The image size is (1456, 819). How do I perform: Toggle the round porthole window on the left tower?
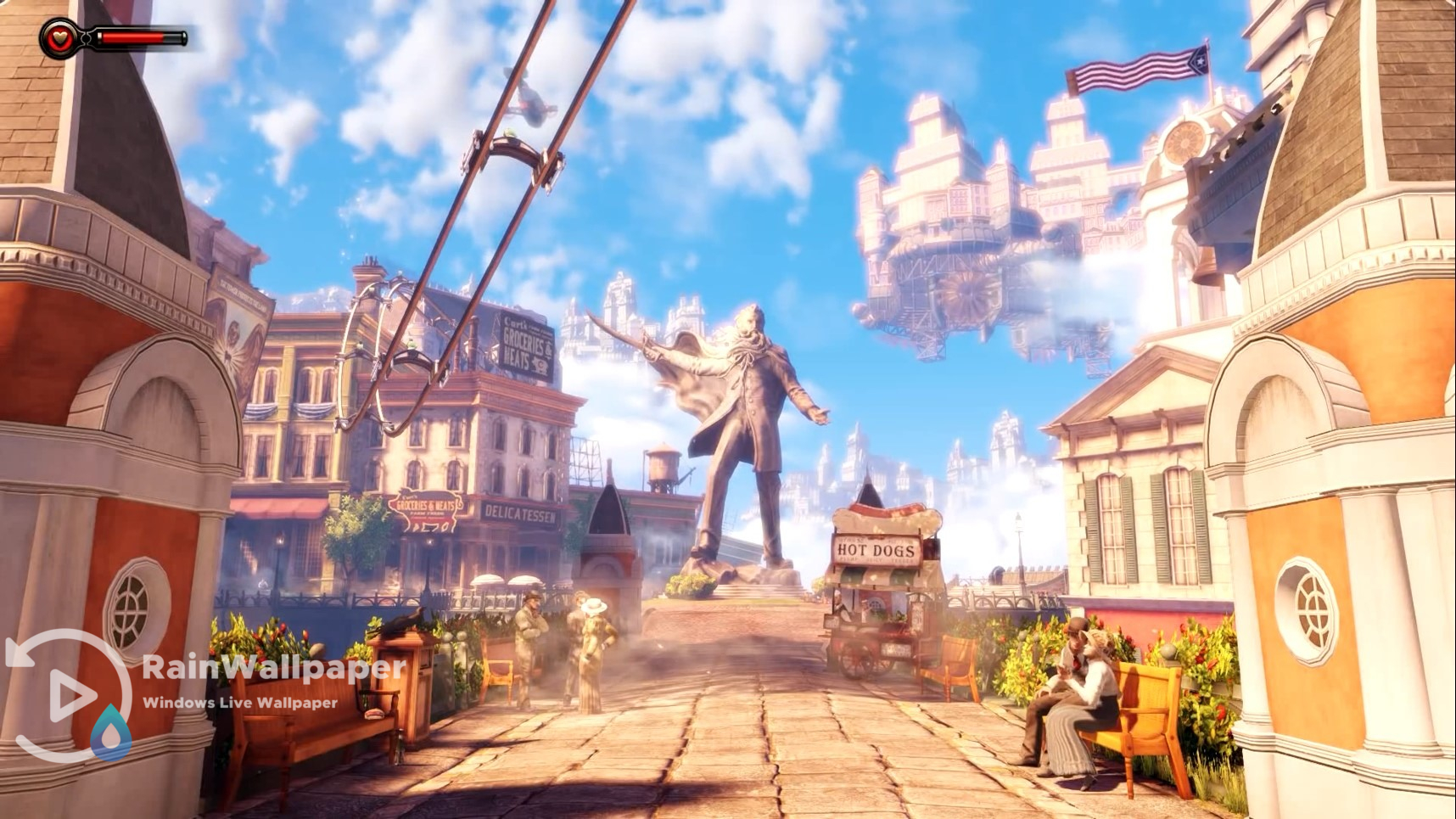(x=129, y=610)
